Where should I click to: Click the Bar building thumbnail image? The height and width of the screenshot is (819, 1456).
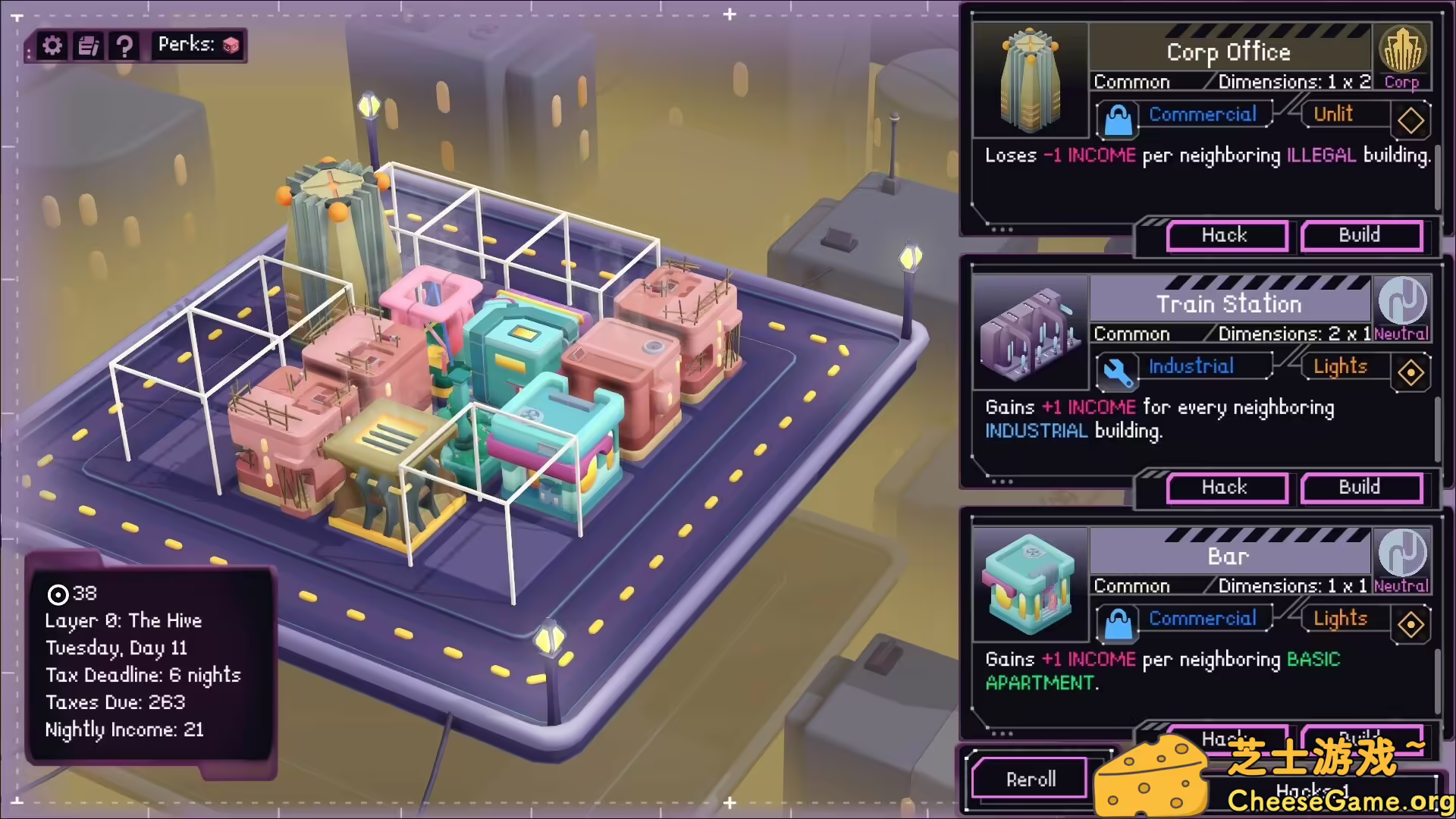[x=1030, y=584]
